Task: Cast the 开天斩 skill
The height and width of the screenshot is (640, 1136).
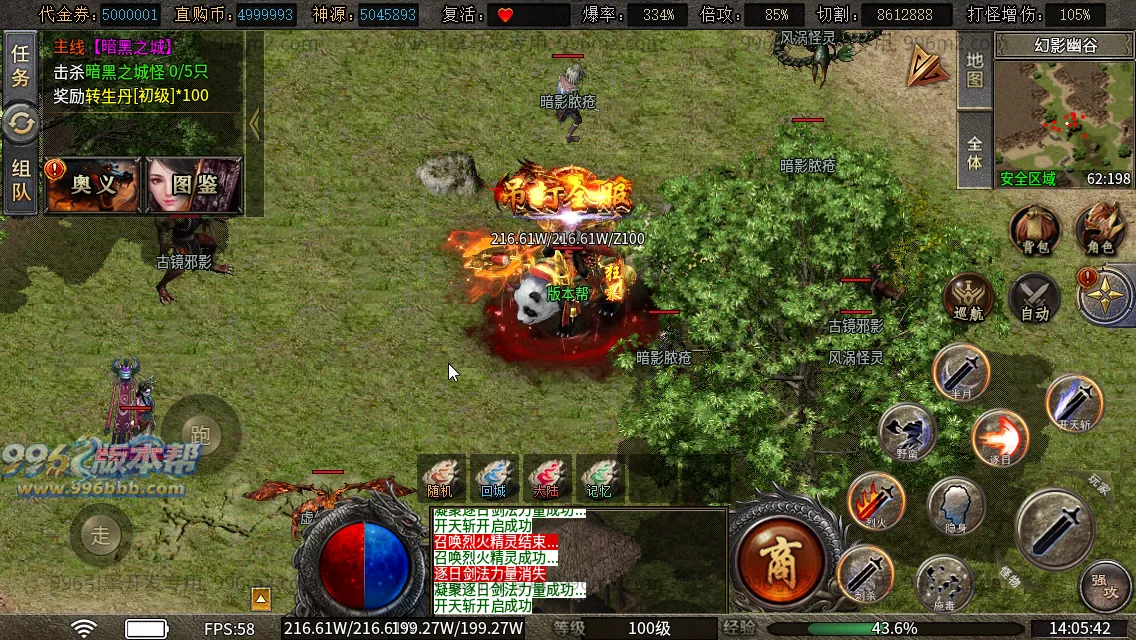Action: click(x=1074, y=402)
